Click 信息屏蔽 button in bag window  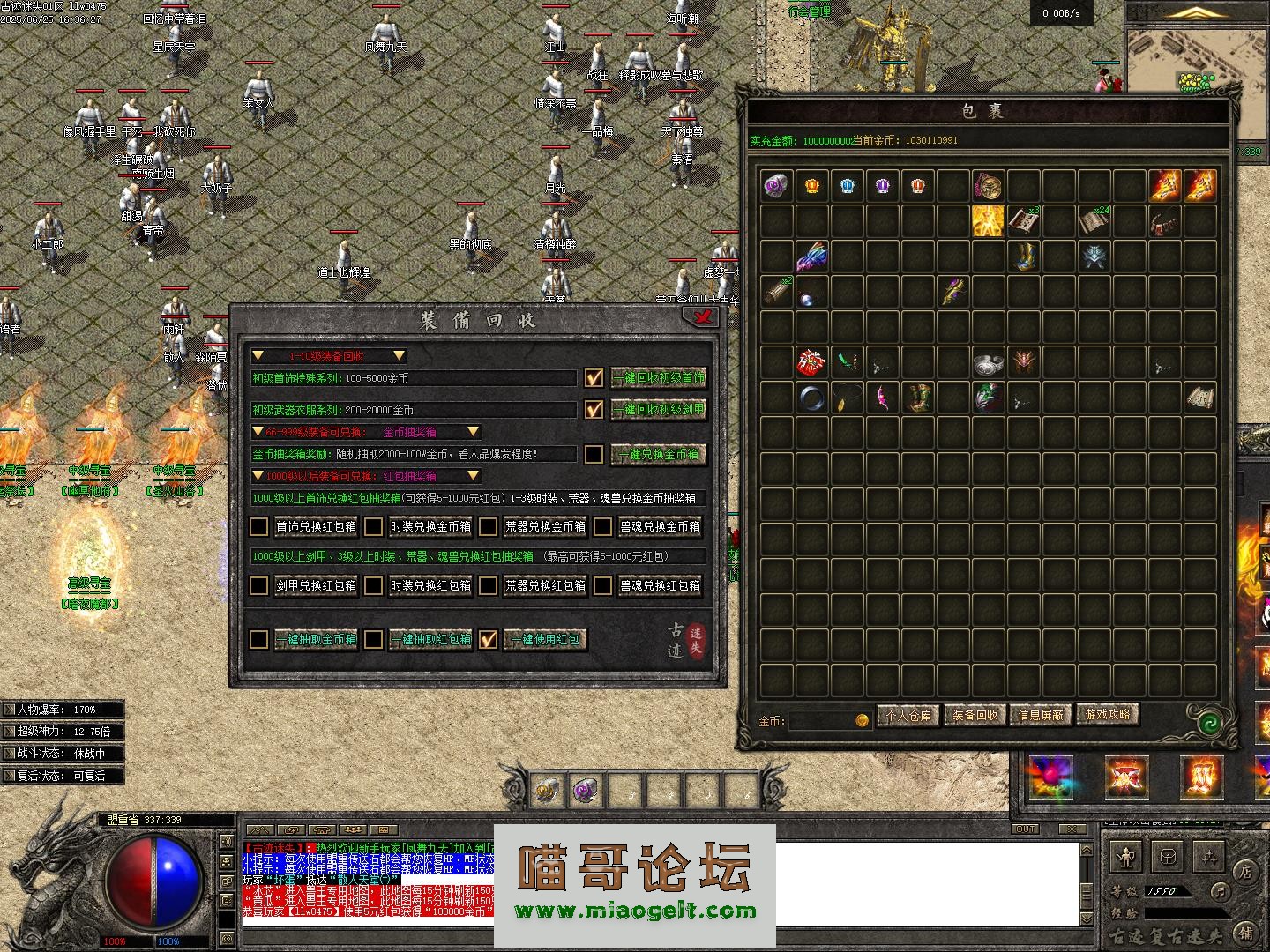(x=1041, y=716)
